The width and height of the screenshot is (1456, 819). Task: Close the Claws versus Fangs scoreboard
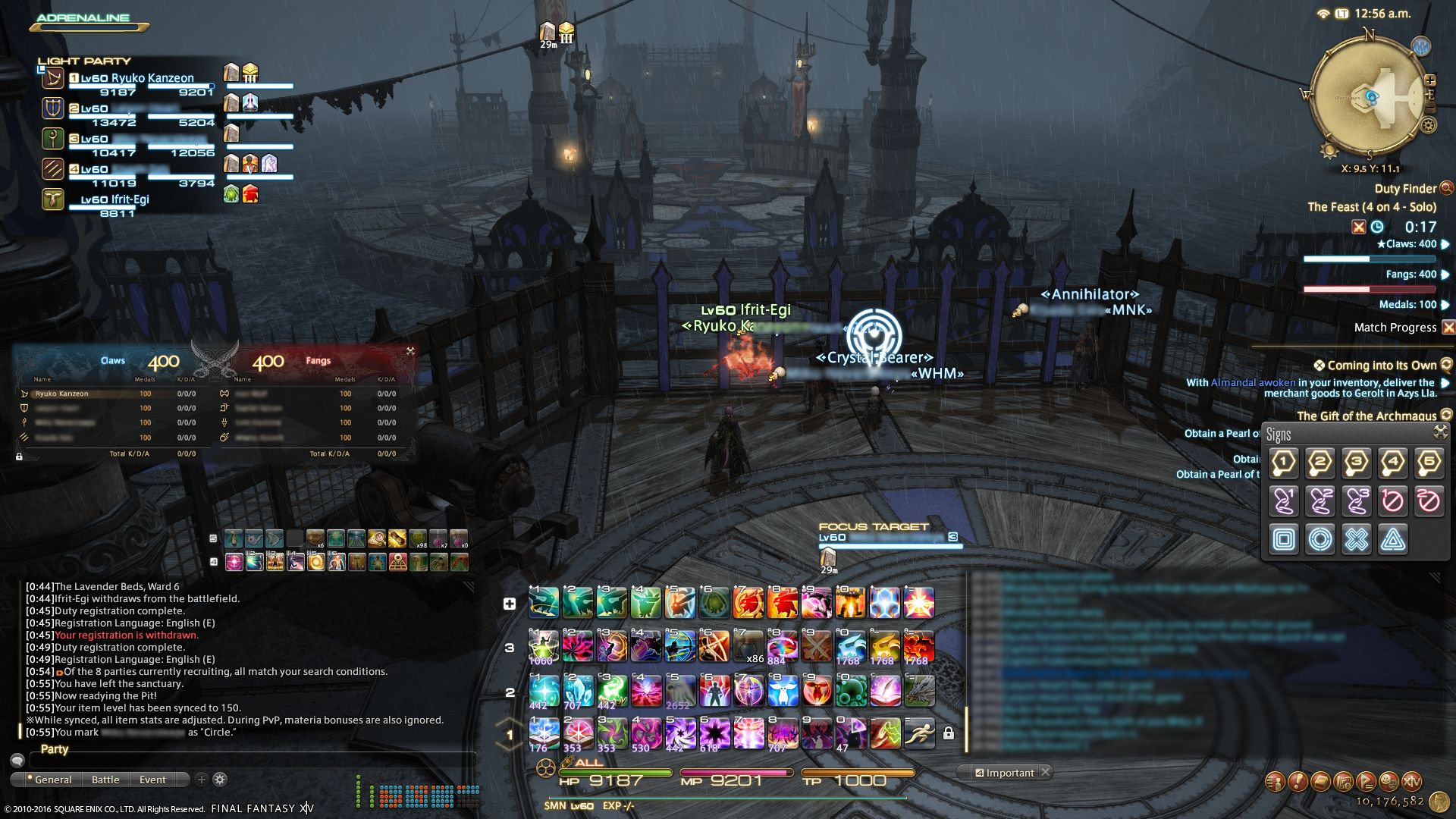click(410, 351)
